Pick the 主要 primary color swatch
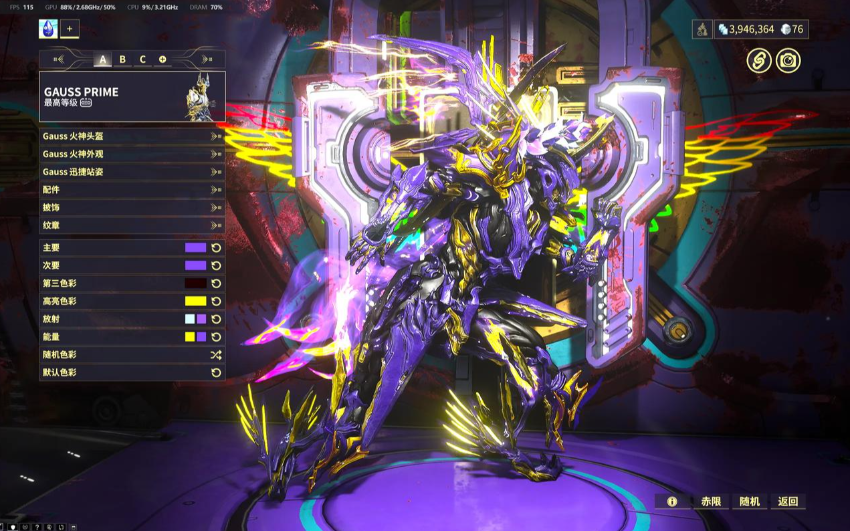850x531 pixels. click(195, 247)
